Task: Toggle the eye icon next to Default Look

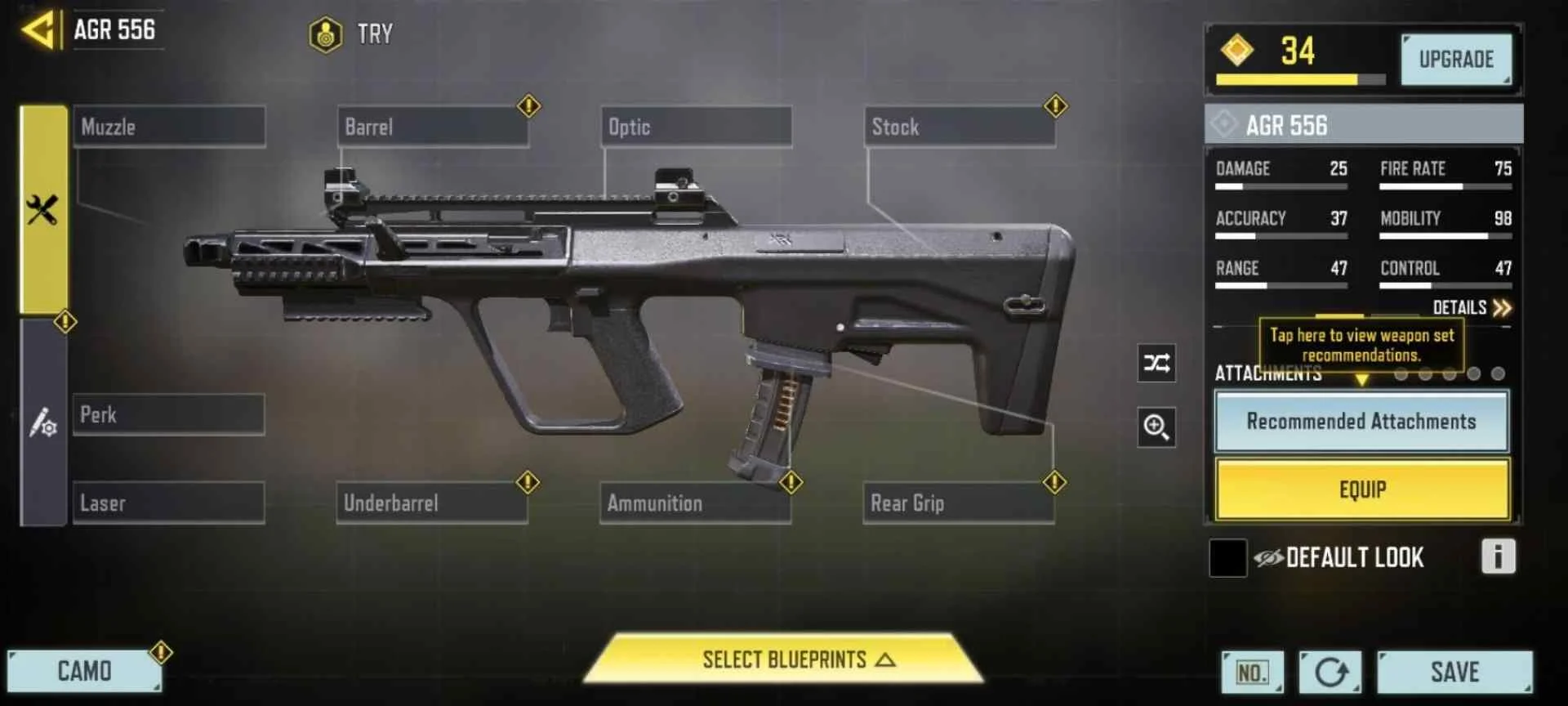Action: tap(1268, 556)
